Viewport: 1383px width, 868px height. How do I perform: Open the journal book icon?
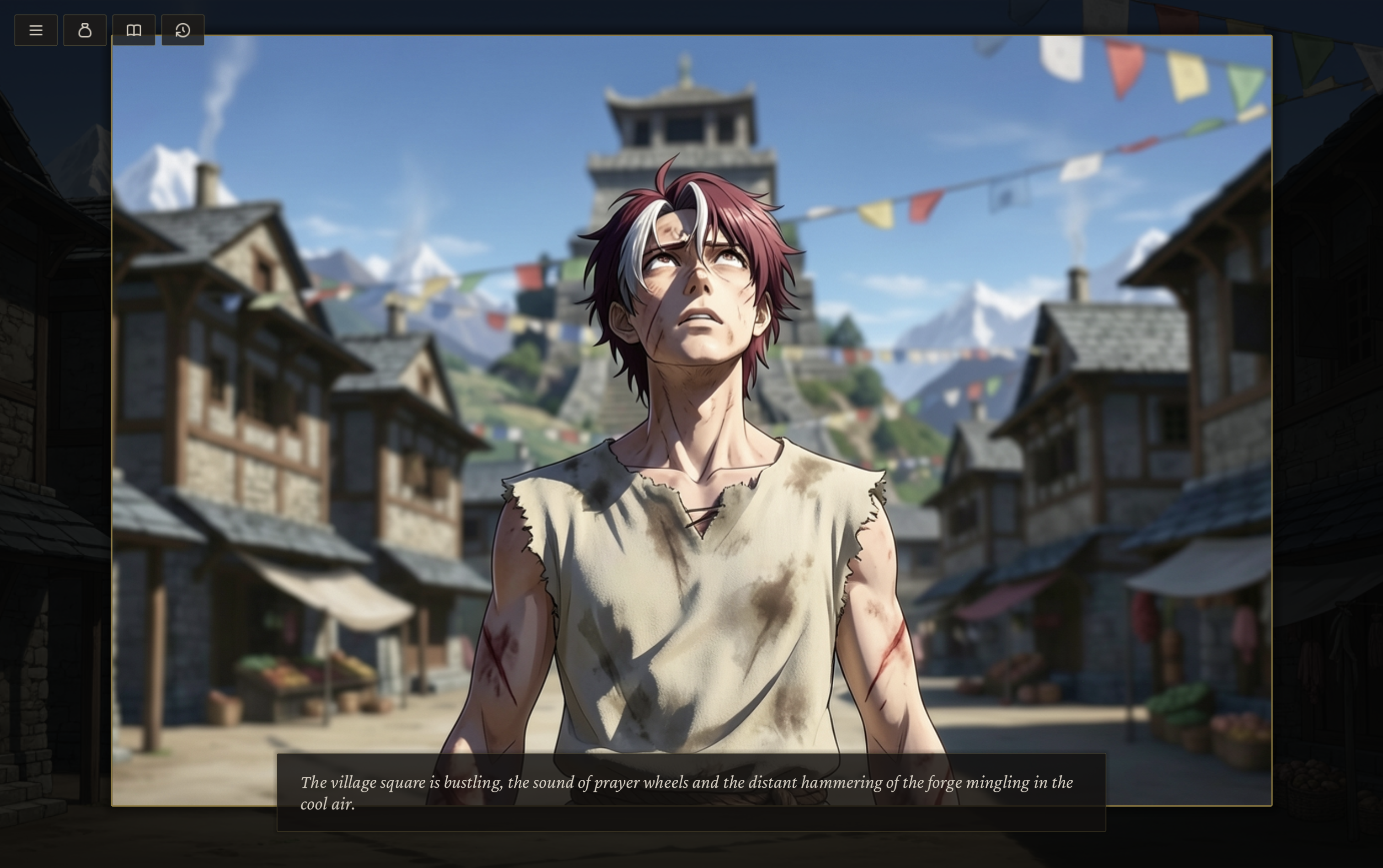tap(134, 31)
